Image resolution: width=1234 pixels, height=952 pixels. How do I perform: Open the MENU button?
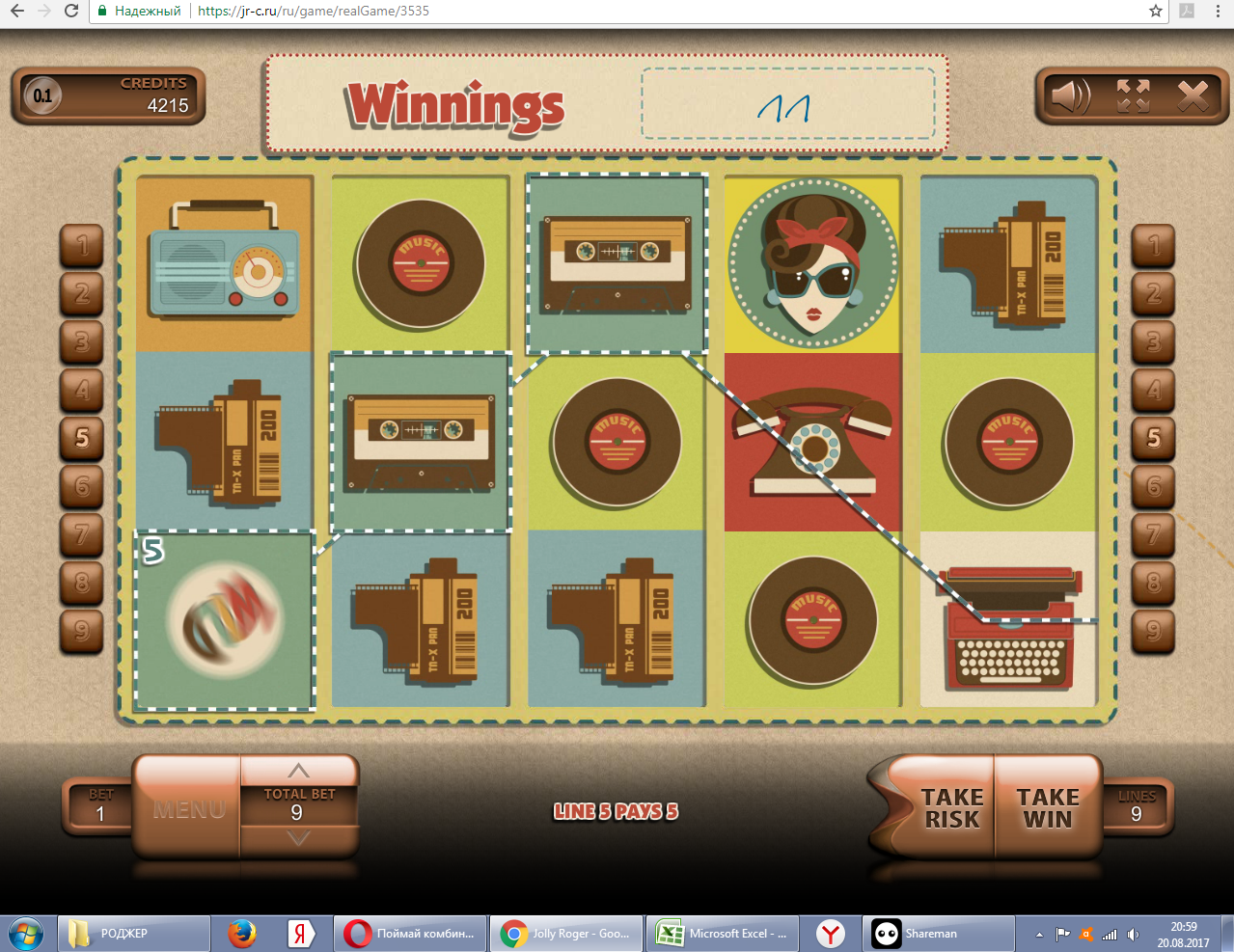188,808
